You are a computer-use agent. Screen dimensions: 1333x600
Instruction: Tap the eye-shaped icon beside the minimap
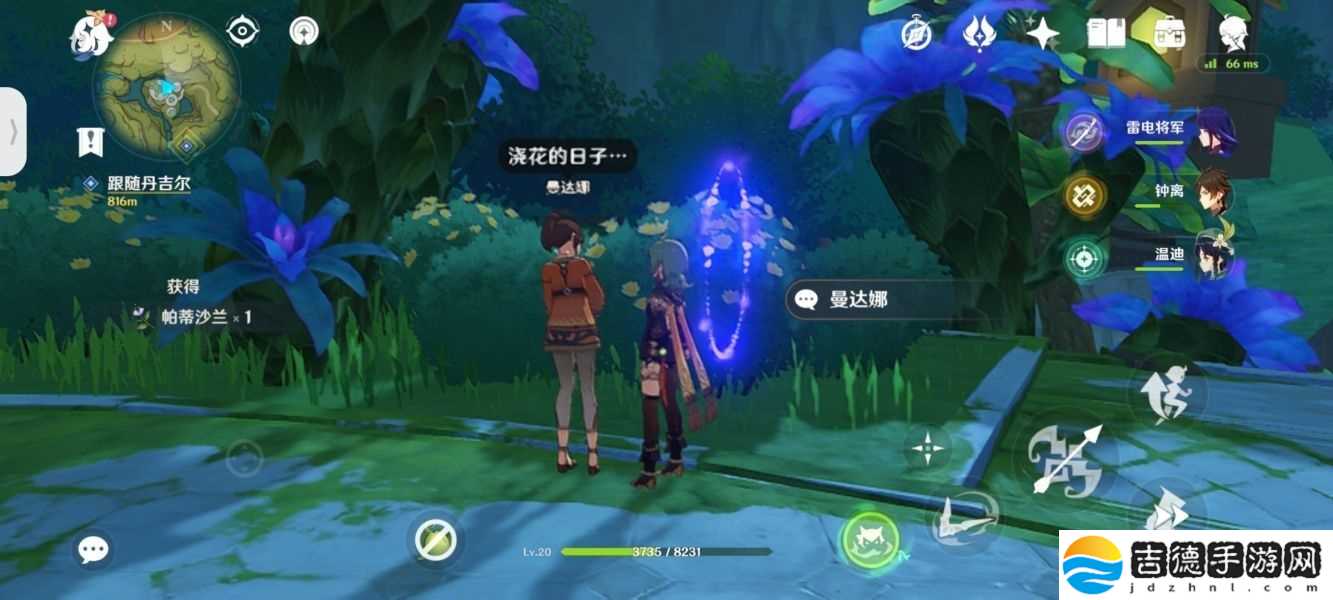(242, 32)
